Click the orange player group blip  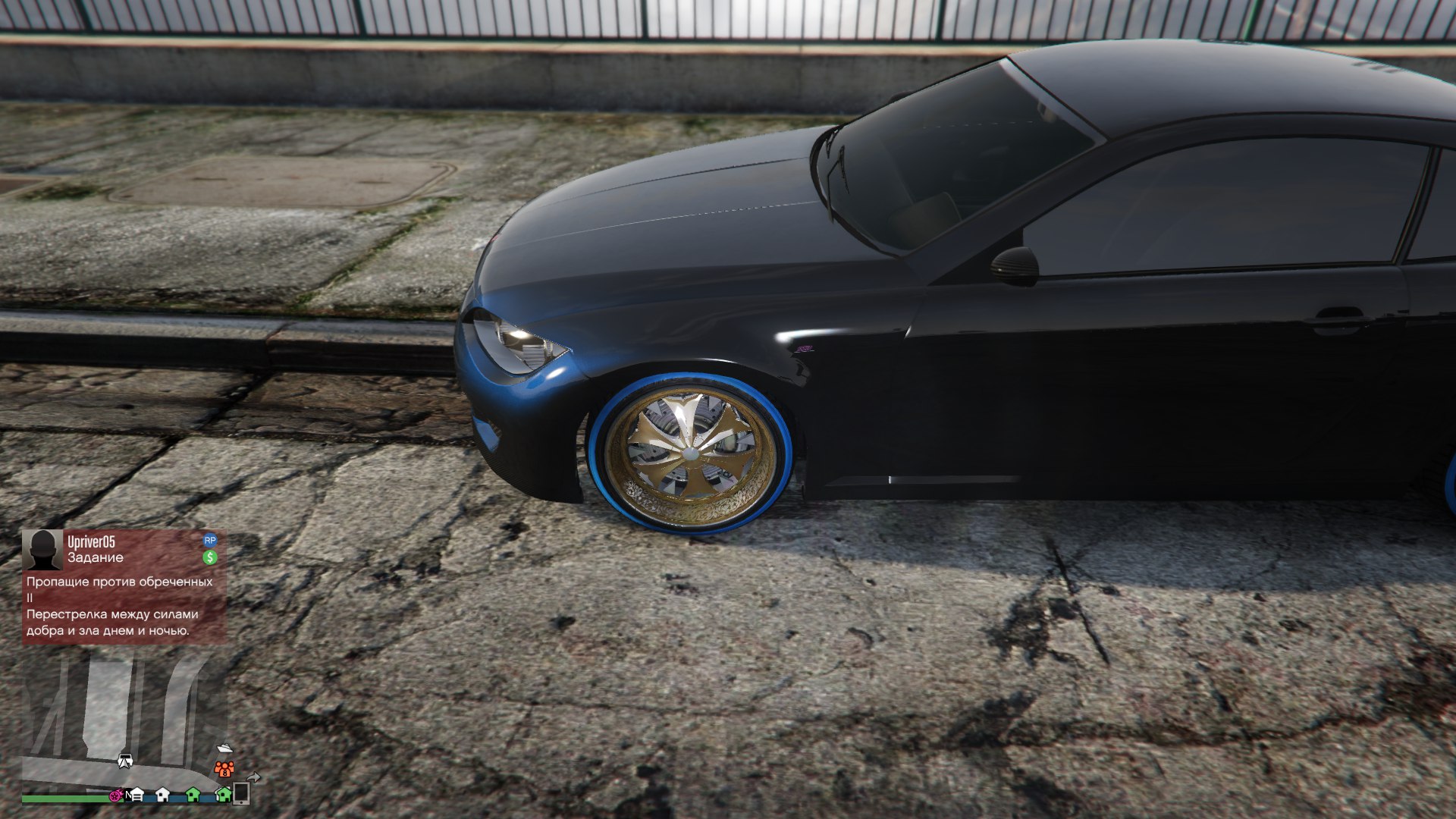(x=224, y=770)
